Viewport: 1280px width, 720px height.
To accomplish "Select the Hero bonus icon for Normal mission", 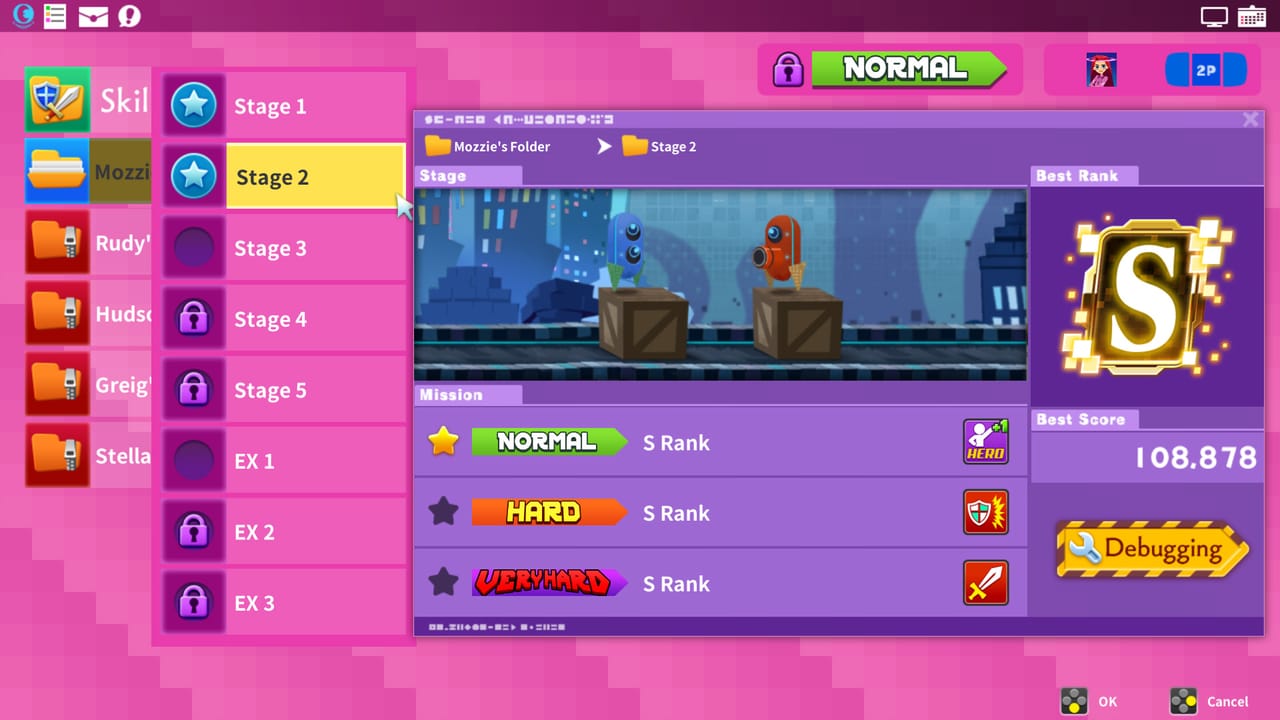I will click(x=986, y=441).
